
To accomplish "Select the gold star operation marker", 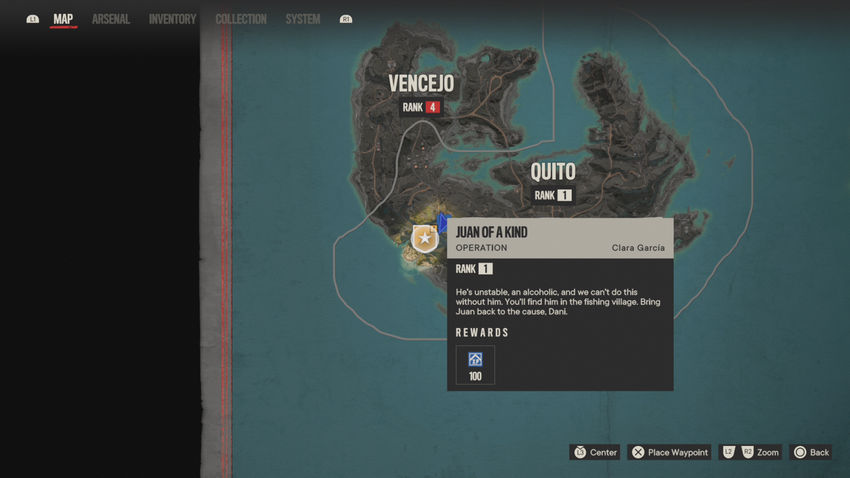I will point(425,238).
